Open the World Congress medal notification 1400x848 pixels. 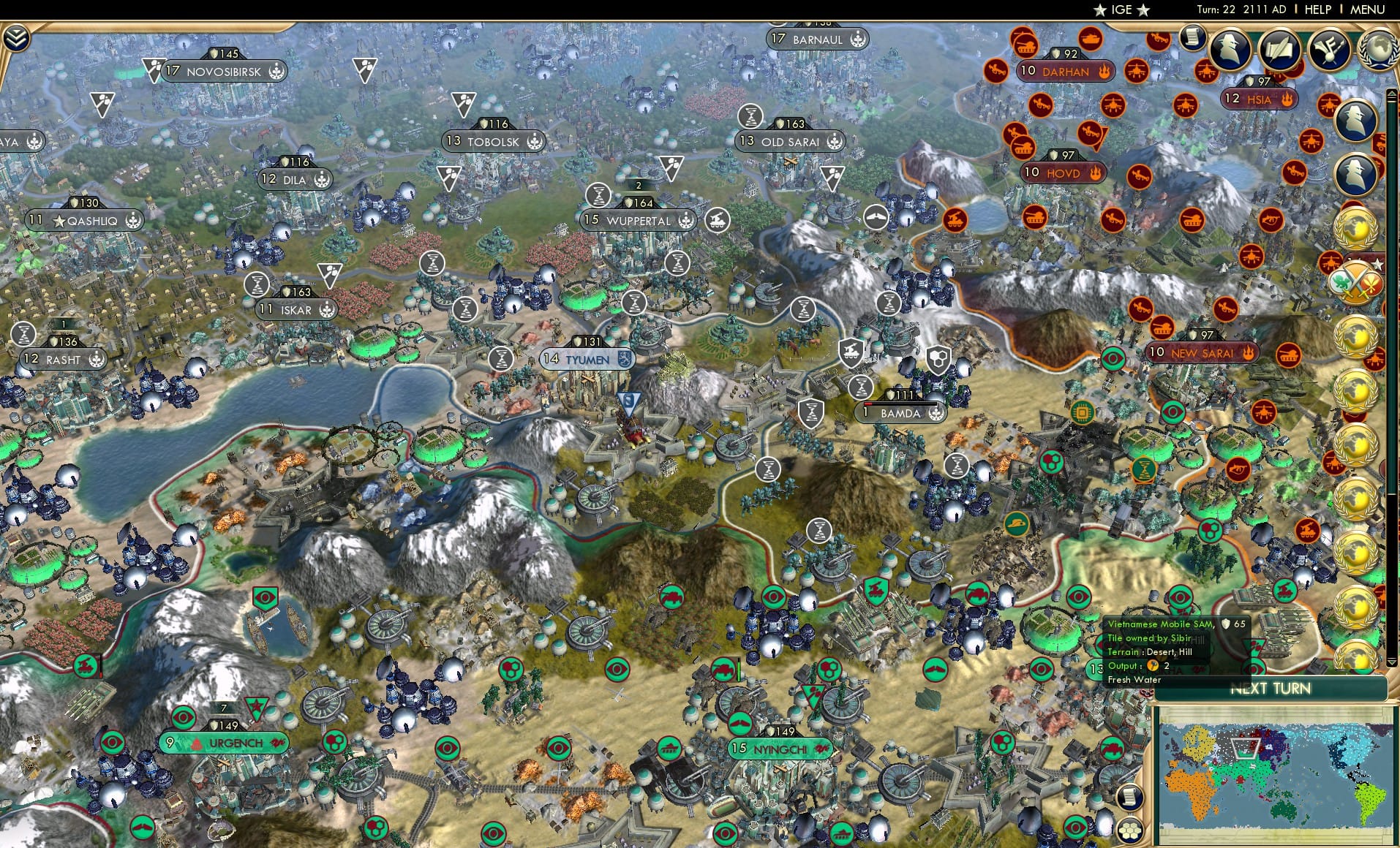click(x=1356, y=227)
